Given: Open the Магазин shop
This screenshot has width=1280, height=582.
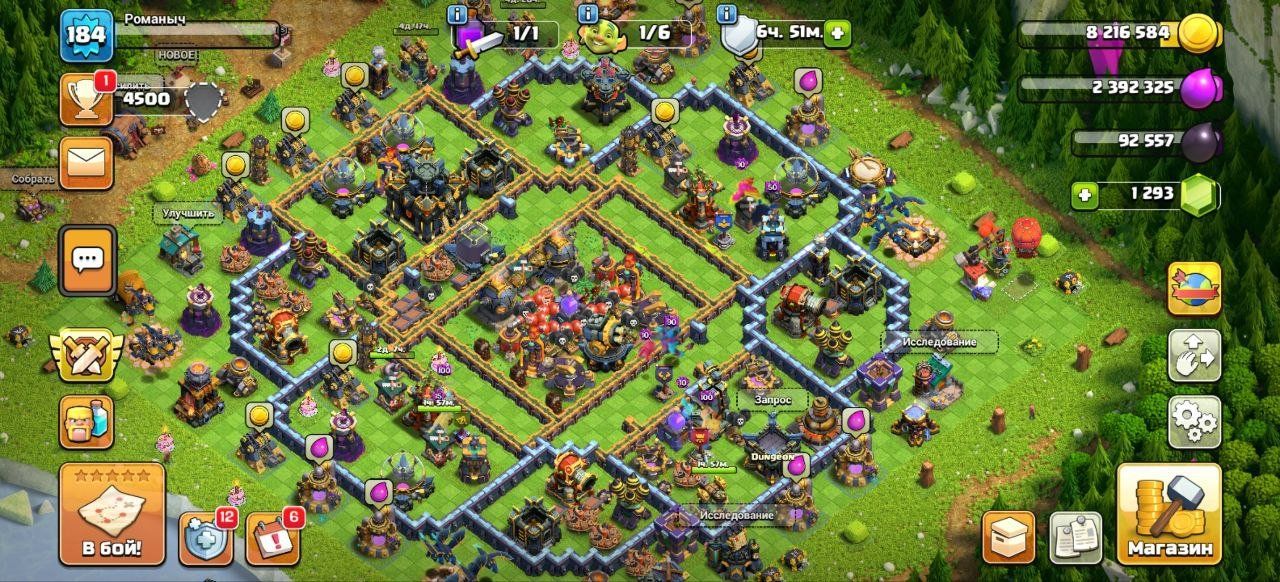Looking at the screenshot, I should [1169, 514].
